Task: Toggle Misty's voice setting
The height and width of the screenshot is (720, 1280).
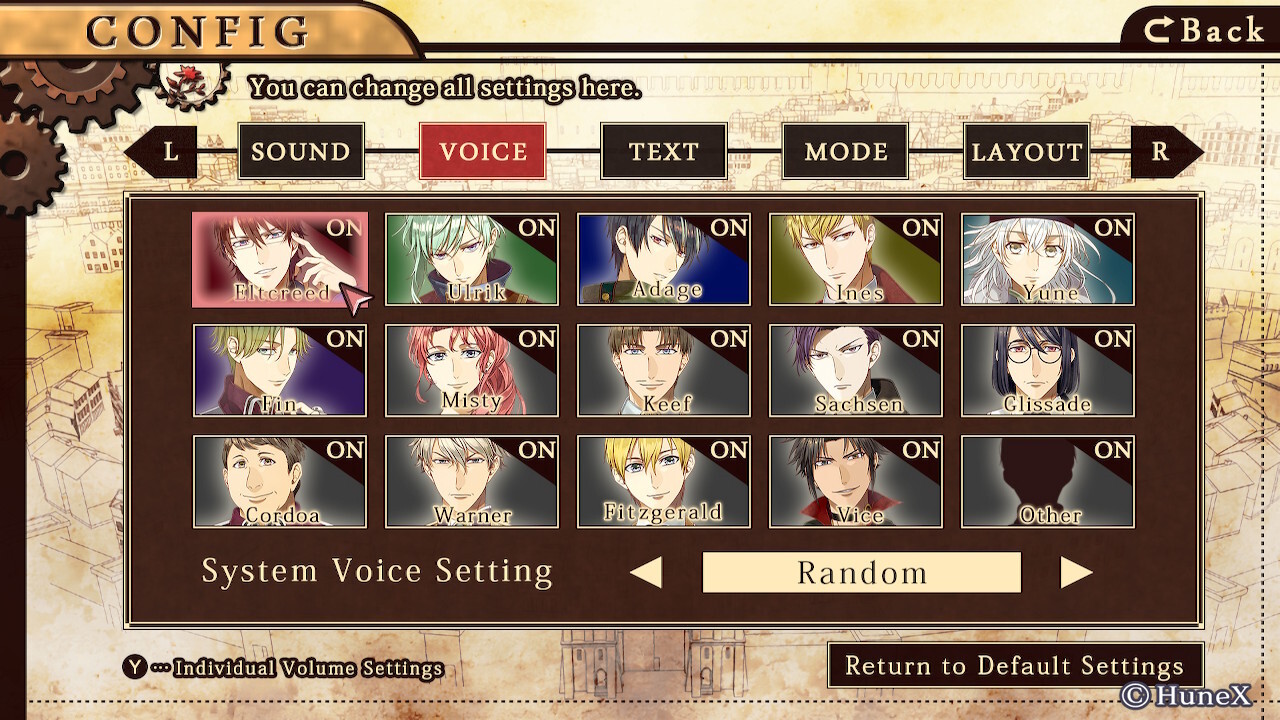Action: 472,370
